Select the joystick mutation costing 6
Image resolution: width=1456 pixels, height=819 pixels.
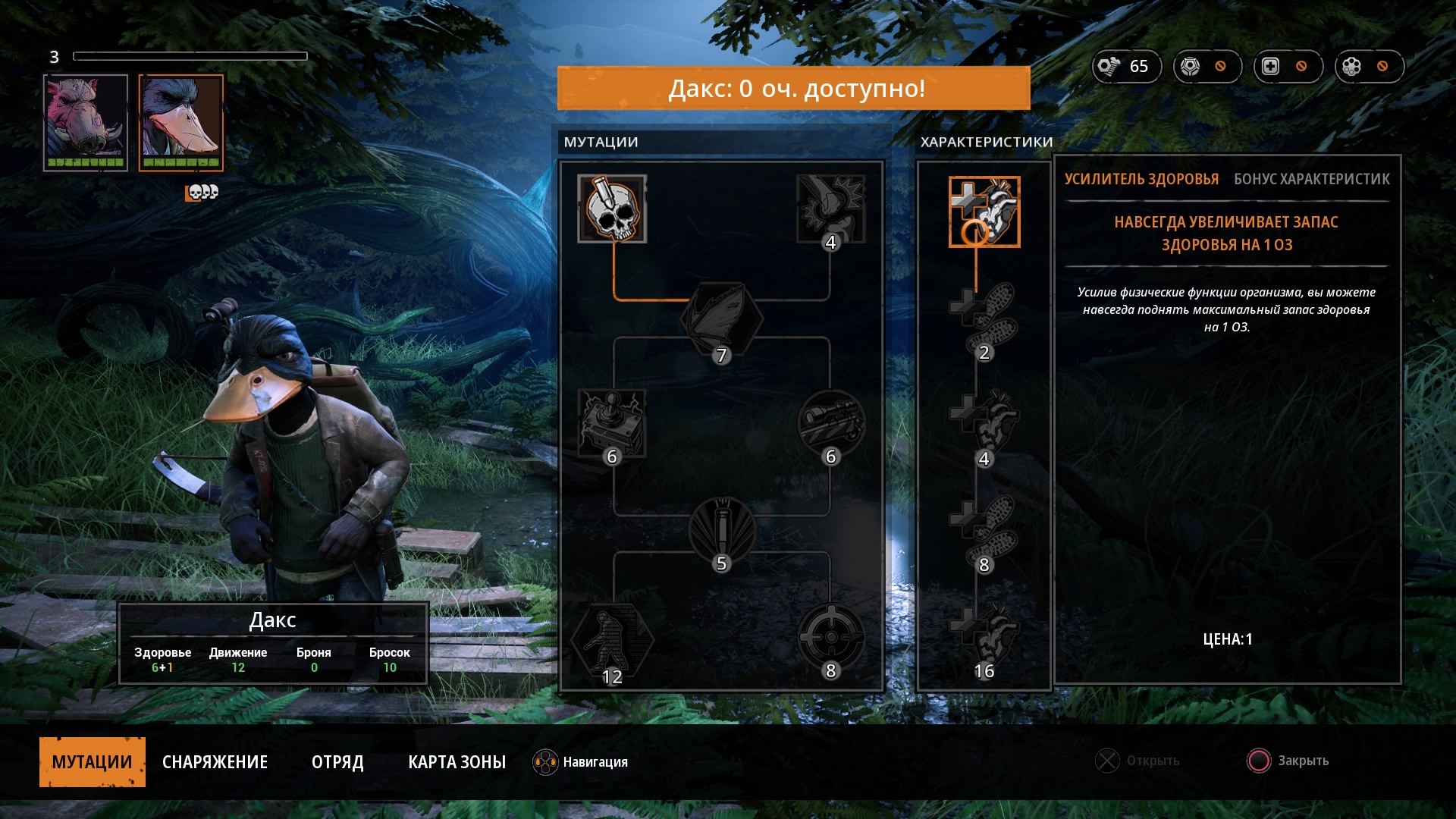612,423
